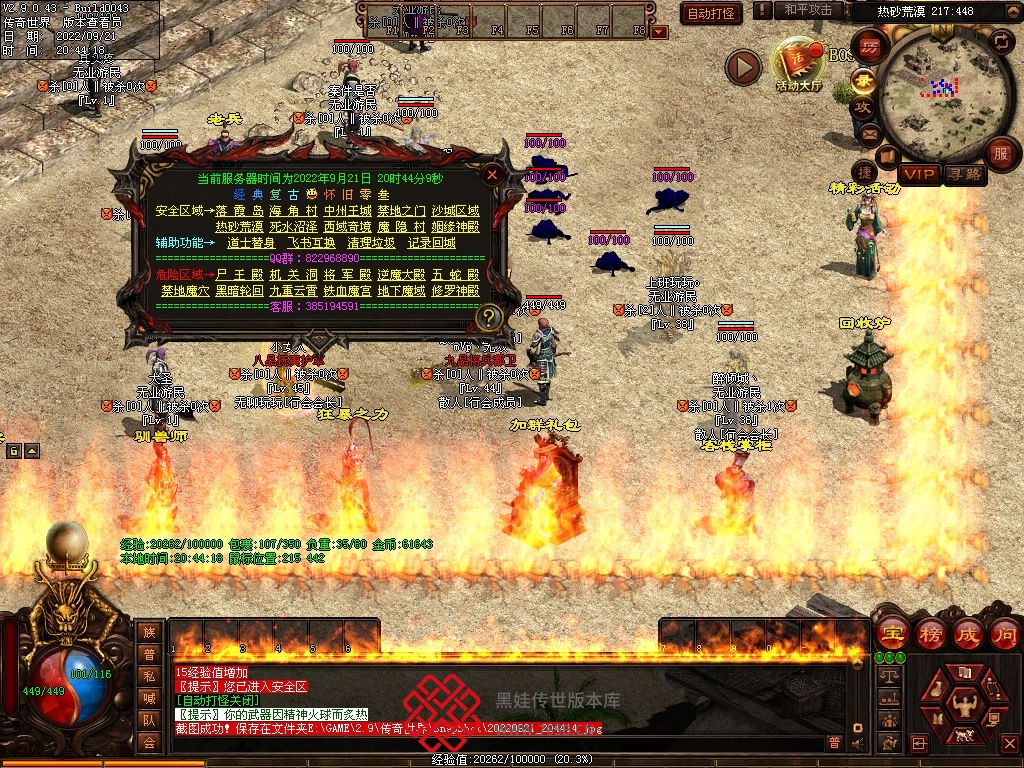The image size is (1024, 768).
Task: Activate the 清理垃圾 link
Action: pyautogui.click(x=371, y=242)
